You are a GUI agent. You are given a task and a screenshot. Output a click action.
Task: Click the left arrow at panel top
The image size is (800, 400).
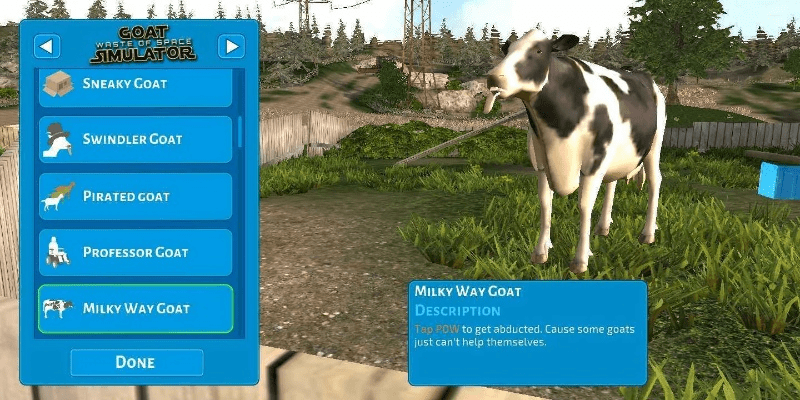click(x=48, y=46)
